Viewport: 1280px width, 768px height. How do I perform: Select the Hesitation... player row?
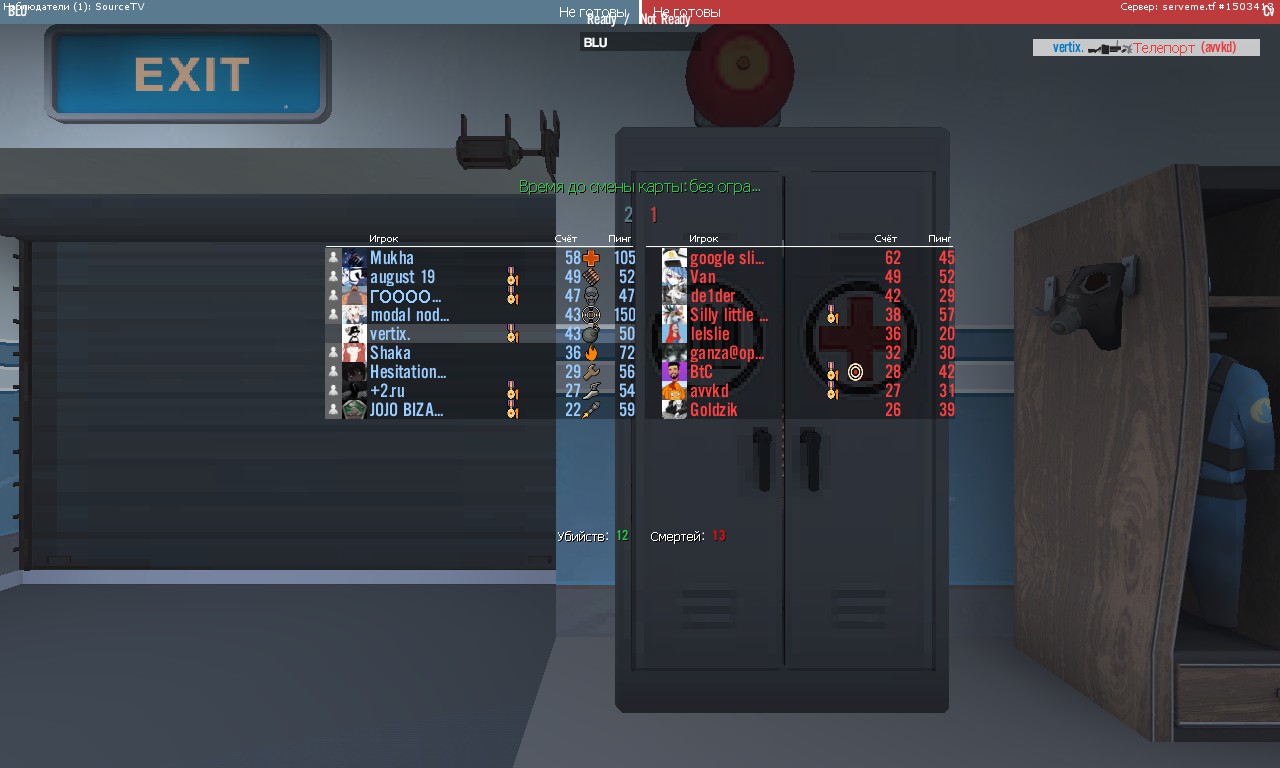tap(407, 372)
